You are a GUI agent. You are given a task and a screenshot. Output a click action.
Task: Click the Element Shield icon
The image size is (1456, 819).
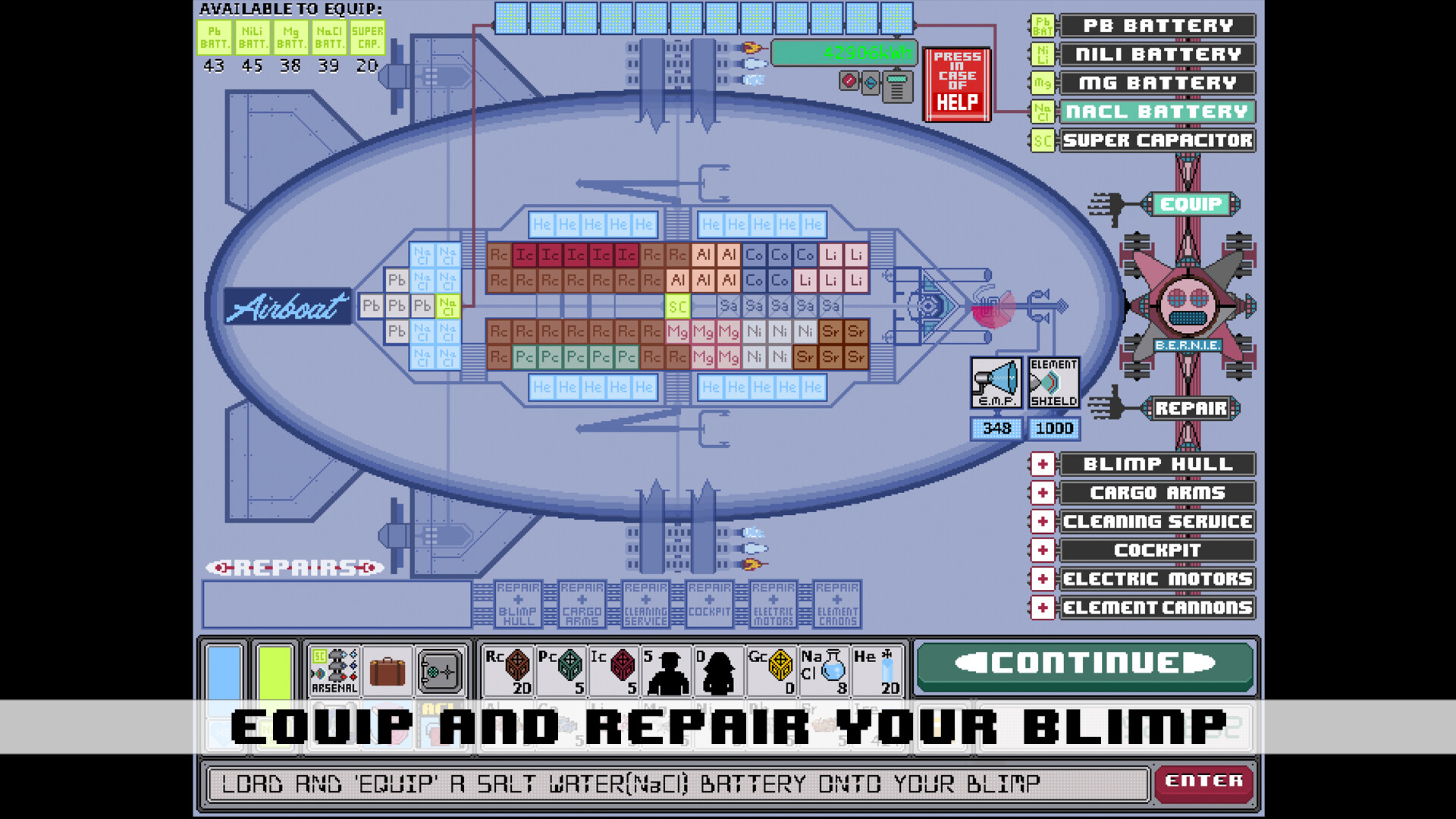[1053, 383]
